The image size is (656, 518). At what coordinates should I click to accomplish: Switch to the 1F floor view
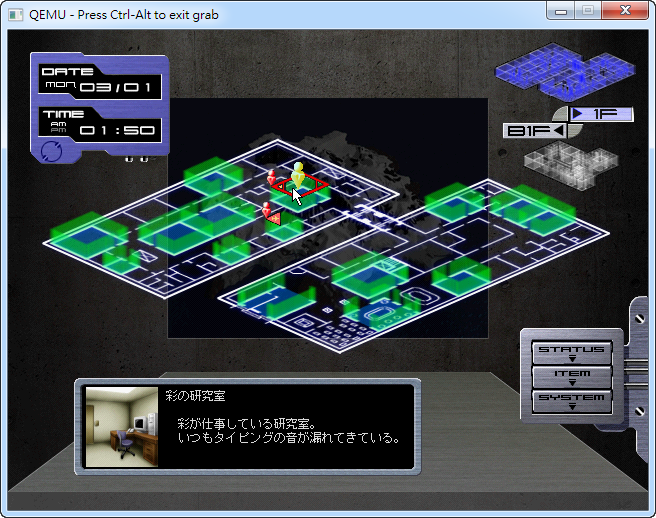click(601, 114)
